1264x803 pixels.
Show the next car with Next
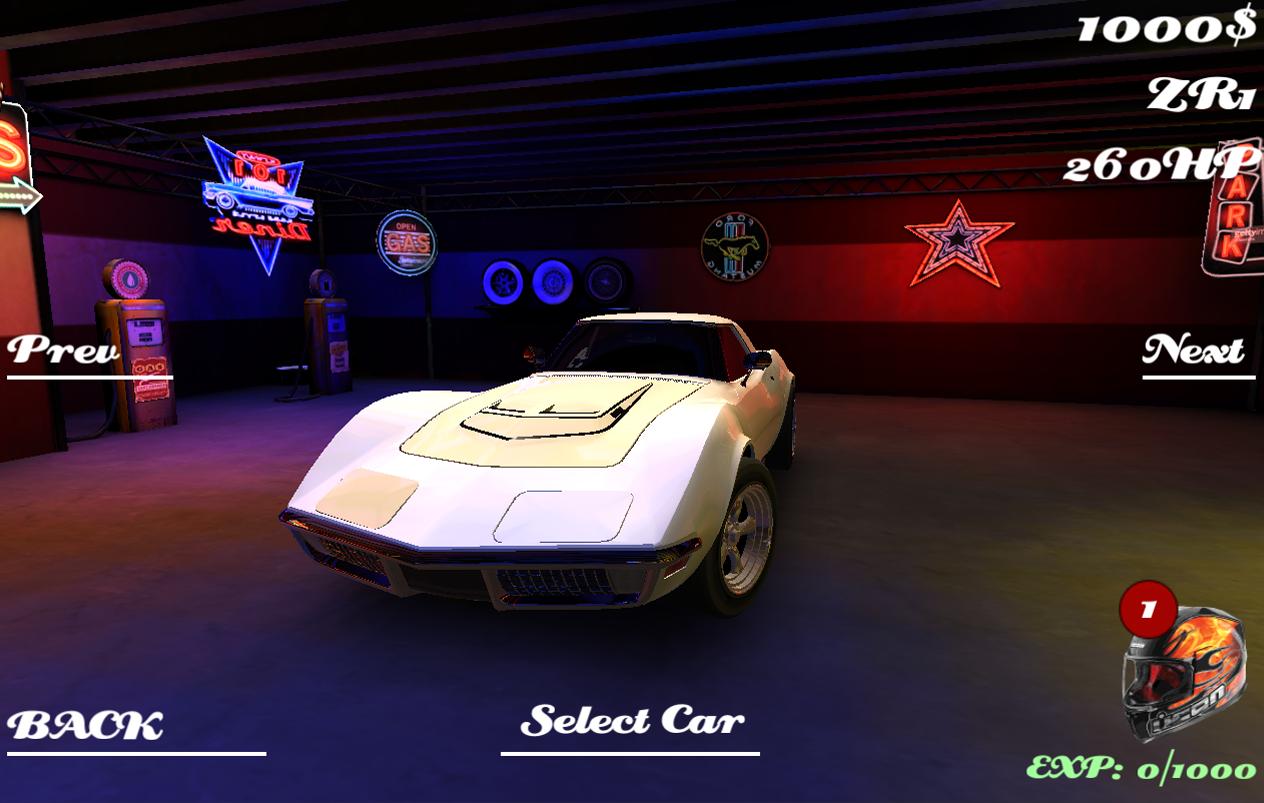click(1194, 351)
